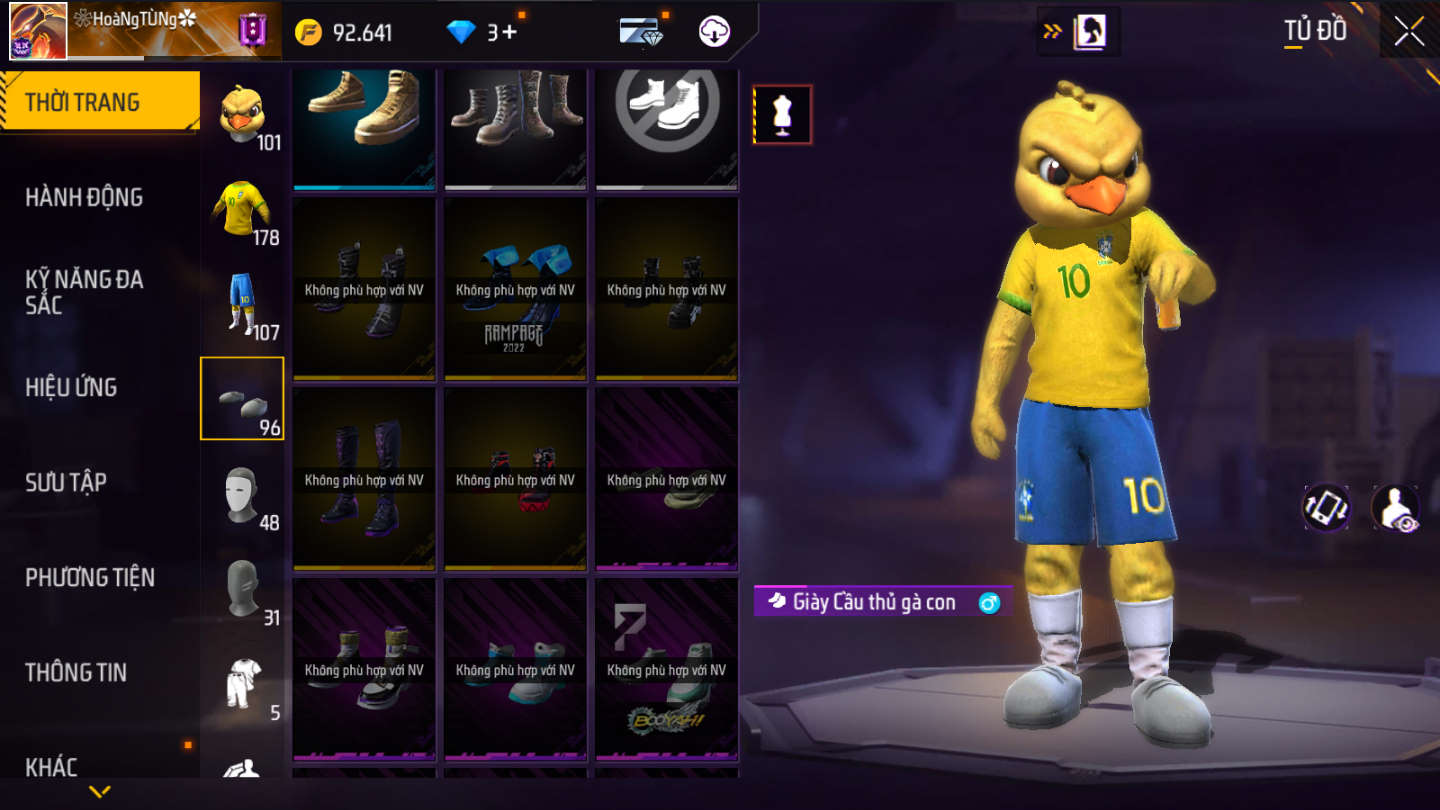Open the face mask category
The height and width of the screenshot is (810, 1440).
242,495
